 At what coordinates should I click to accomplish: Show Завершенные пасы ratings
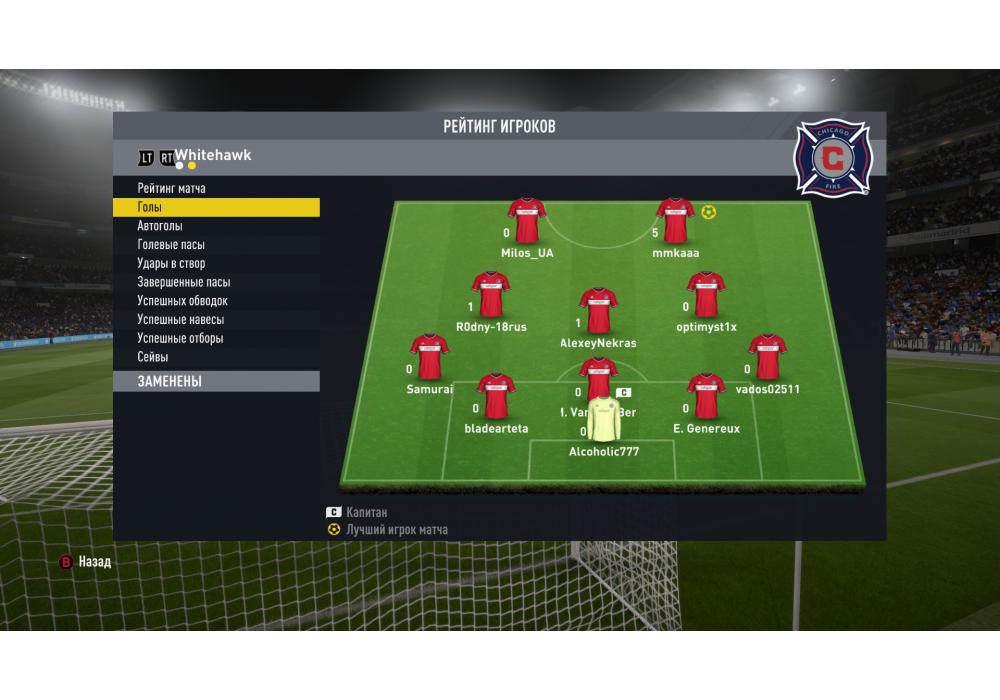(x=183, y=282)
